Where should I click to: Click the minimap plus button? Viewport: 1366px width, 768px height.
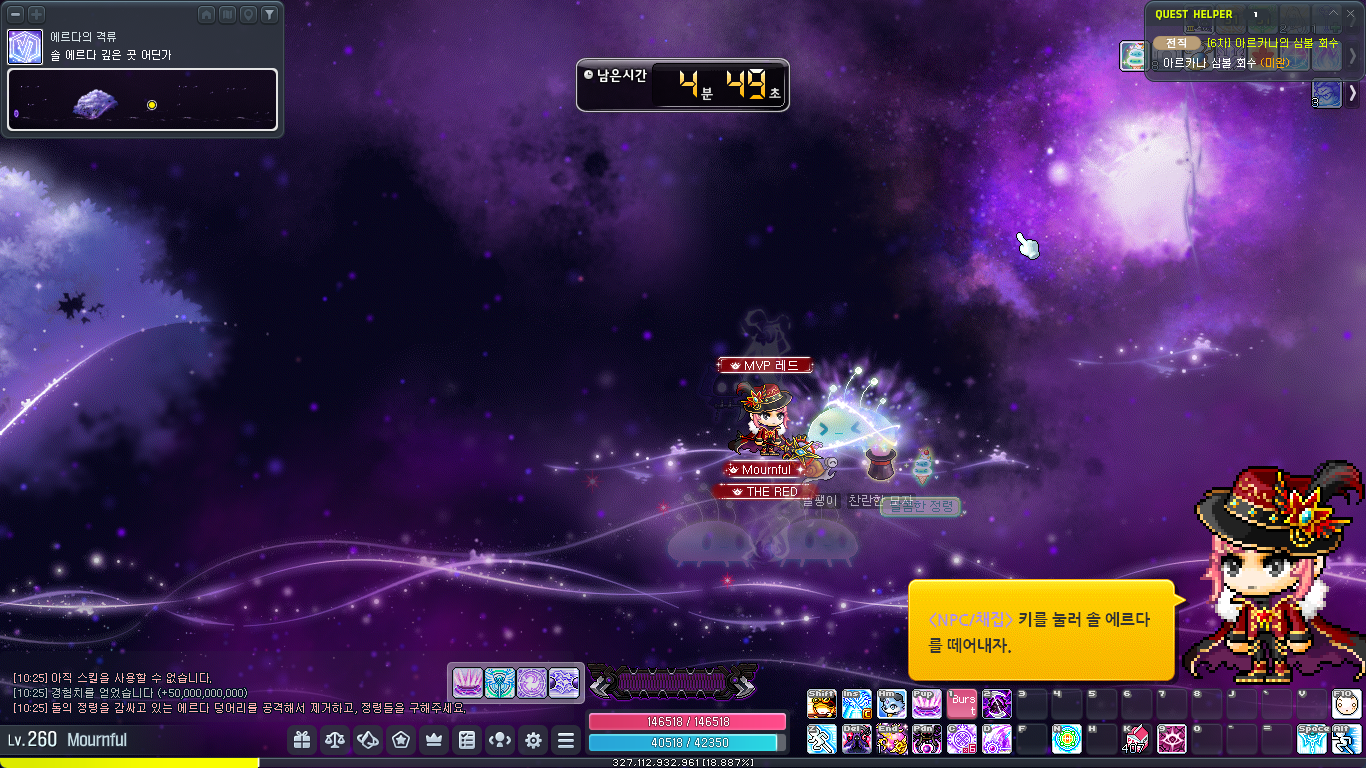(x=36, y=15)
